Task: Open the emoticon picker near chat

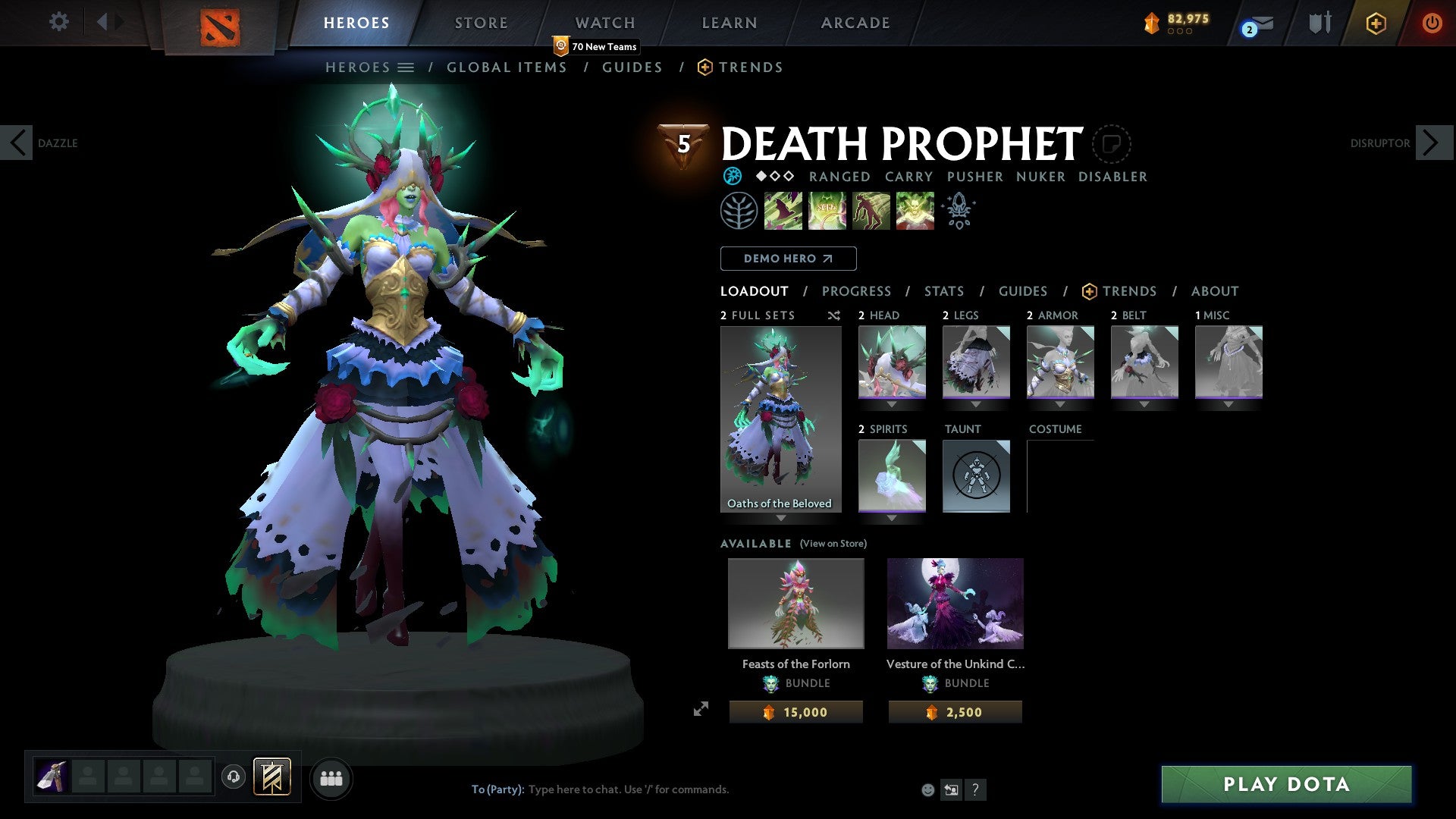Action: click(927, 789)
